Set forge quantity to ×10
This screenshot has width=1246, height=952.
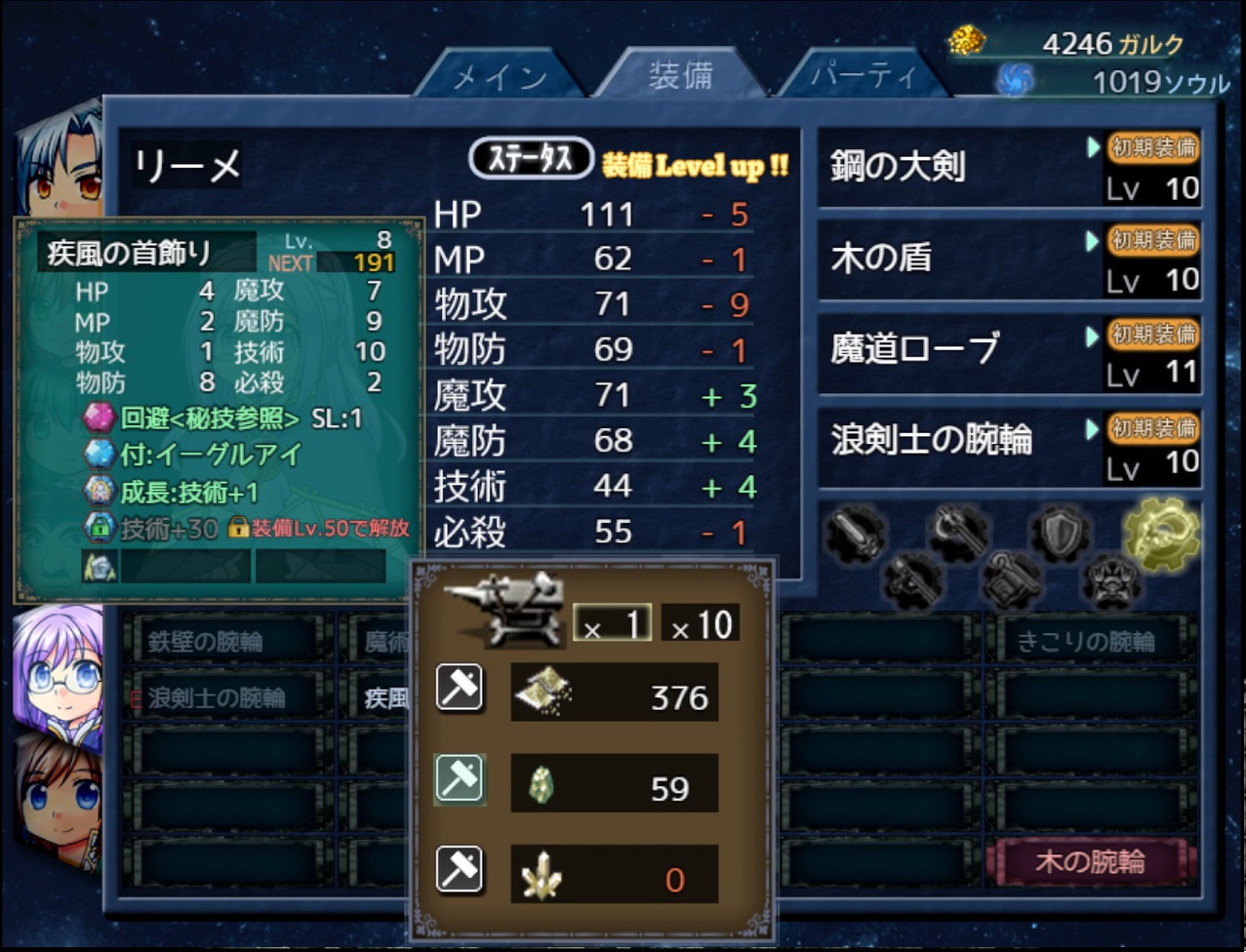[700, 624]
